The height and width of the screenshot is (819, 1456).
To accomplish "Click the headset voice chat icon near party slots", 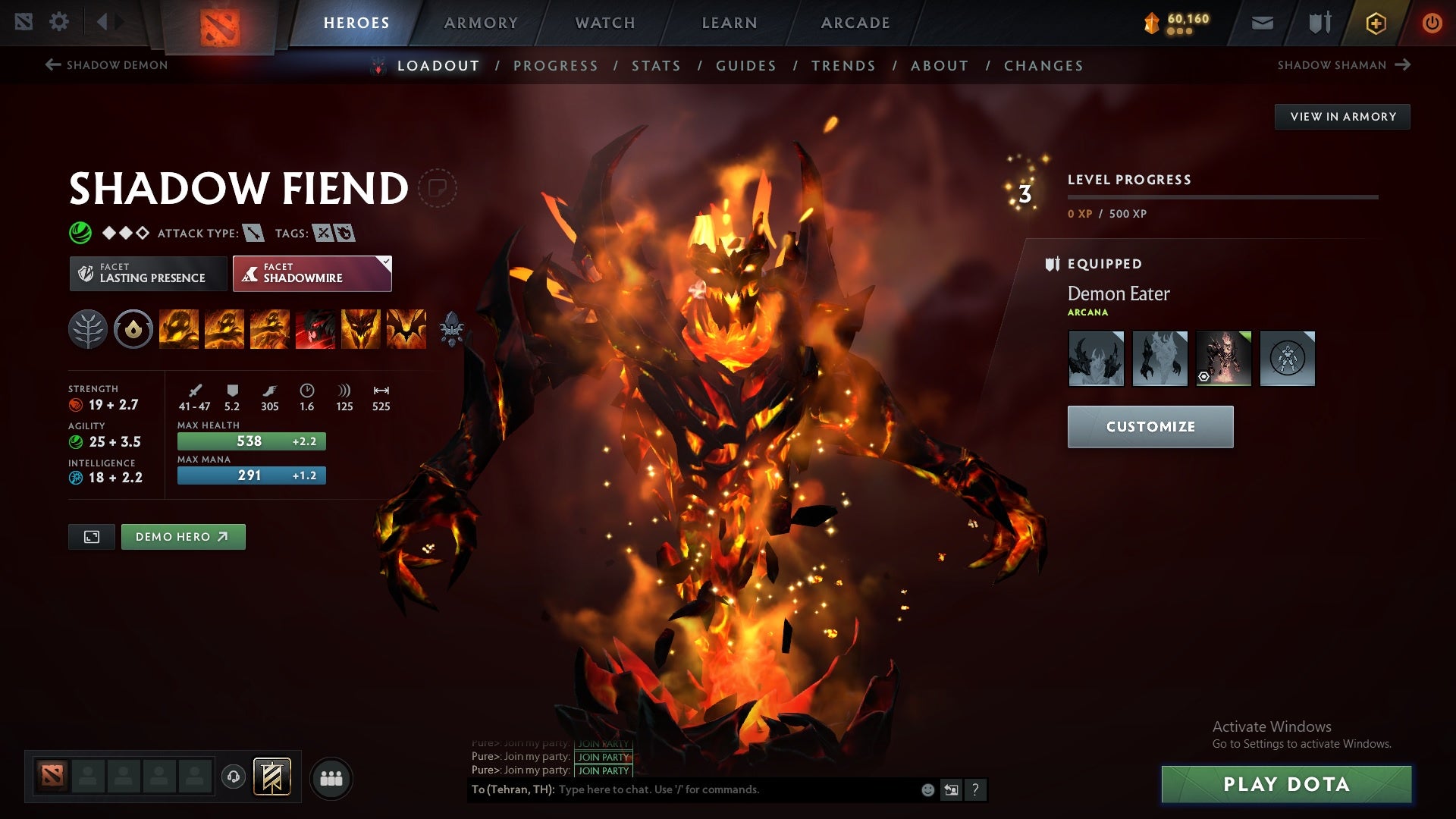I will click(233, 777).
